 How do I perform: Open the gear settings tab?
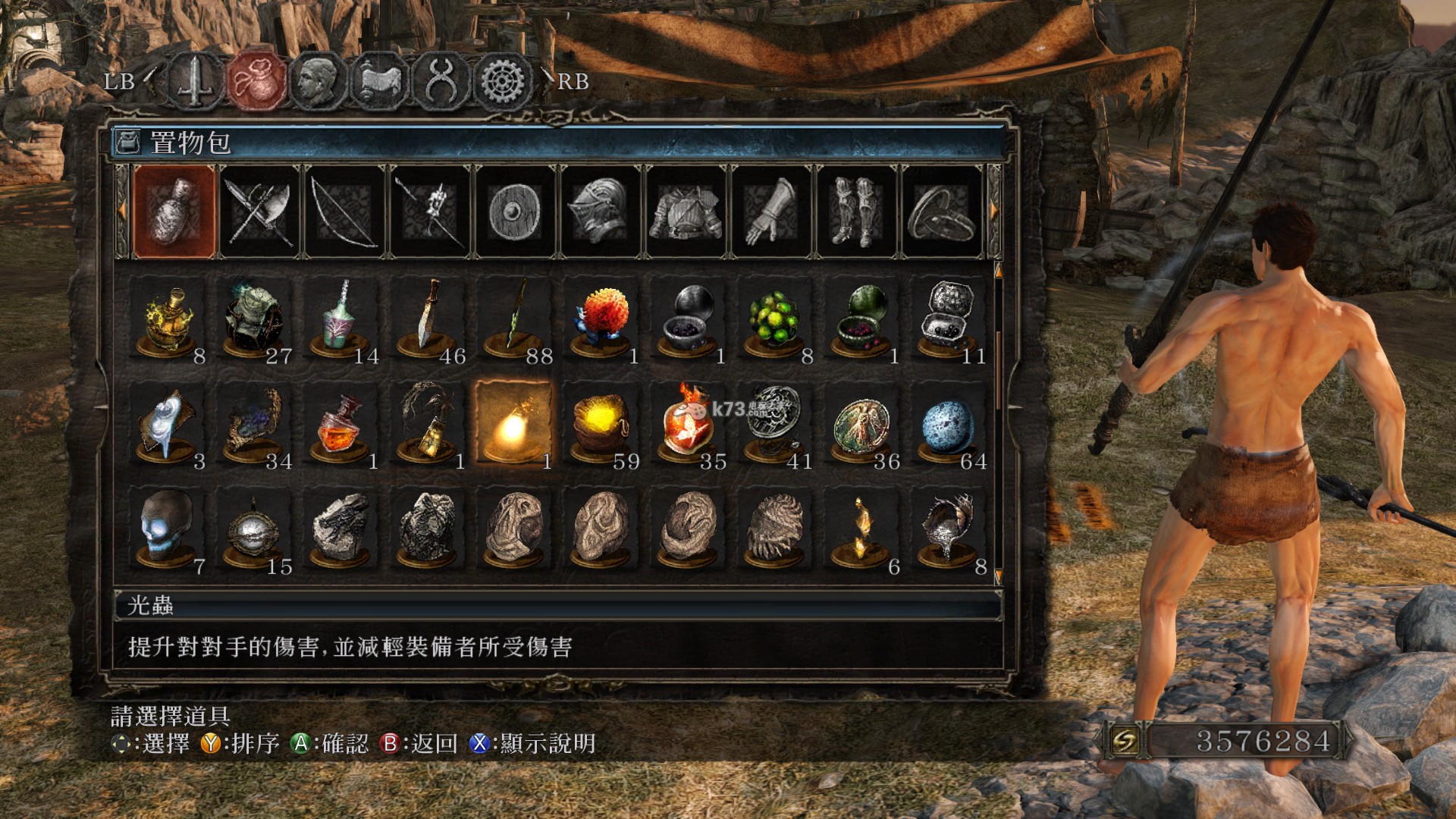pos(503,80)
